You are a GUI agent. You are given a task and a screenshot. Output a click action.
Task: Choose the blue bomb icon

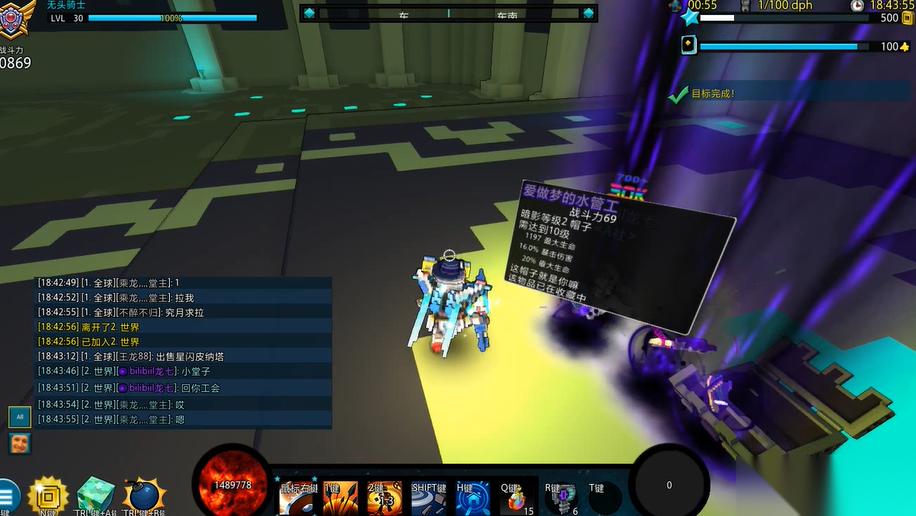143,494
